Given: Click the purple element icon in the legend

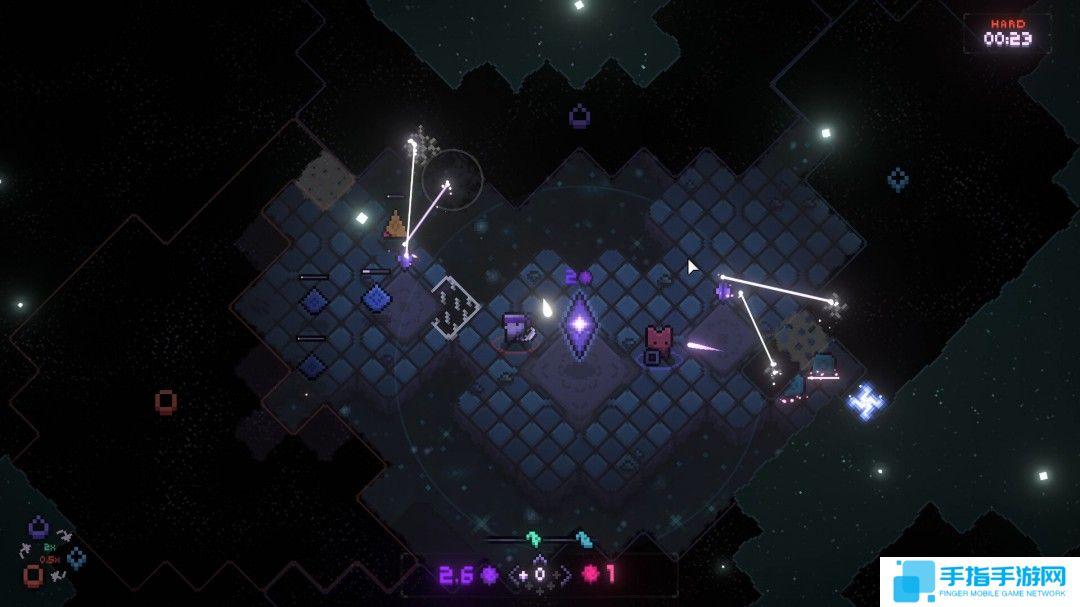Looking at the screenshot, I should (38, 527).
